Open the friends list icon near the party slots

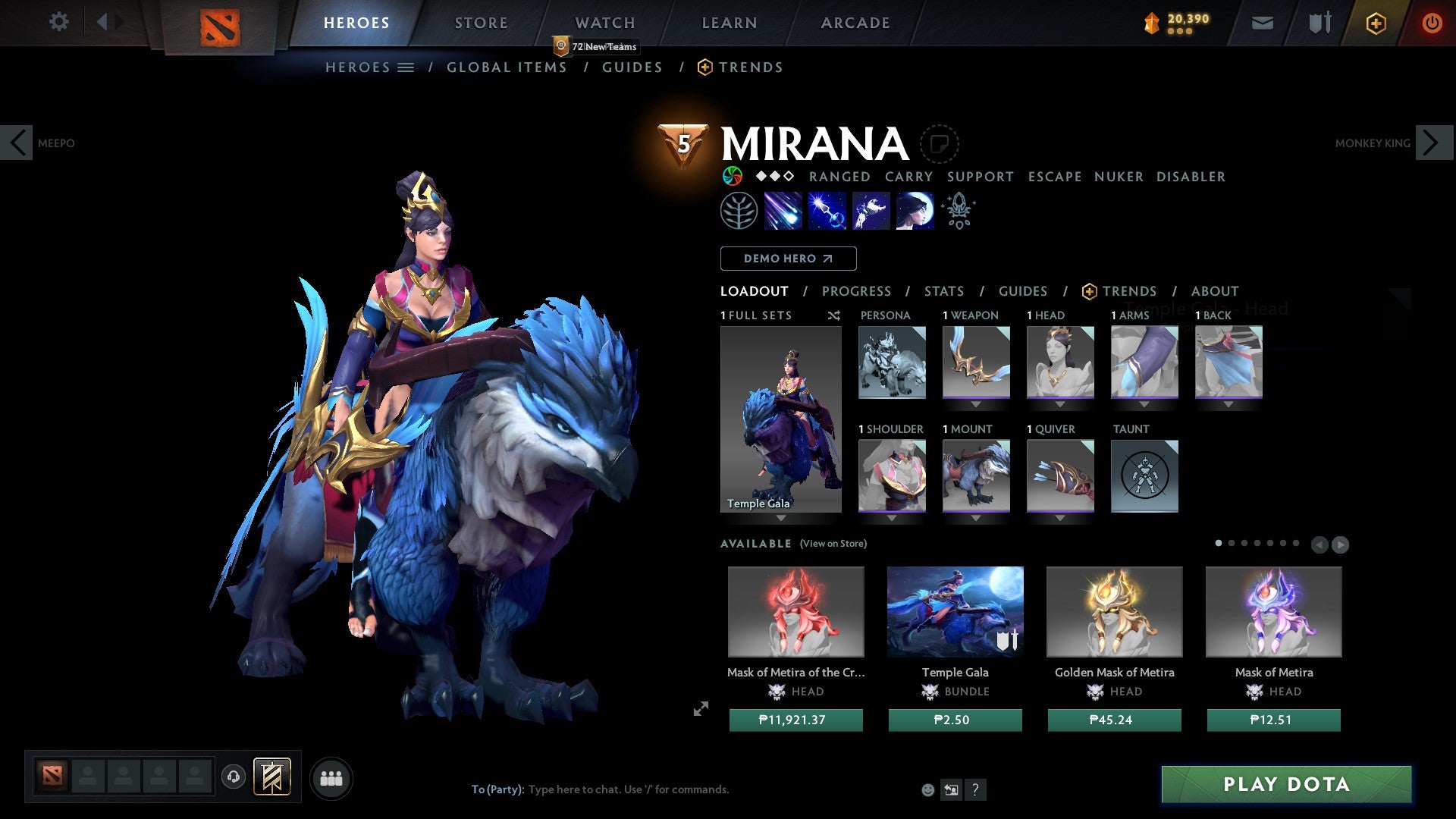(331, 777)
